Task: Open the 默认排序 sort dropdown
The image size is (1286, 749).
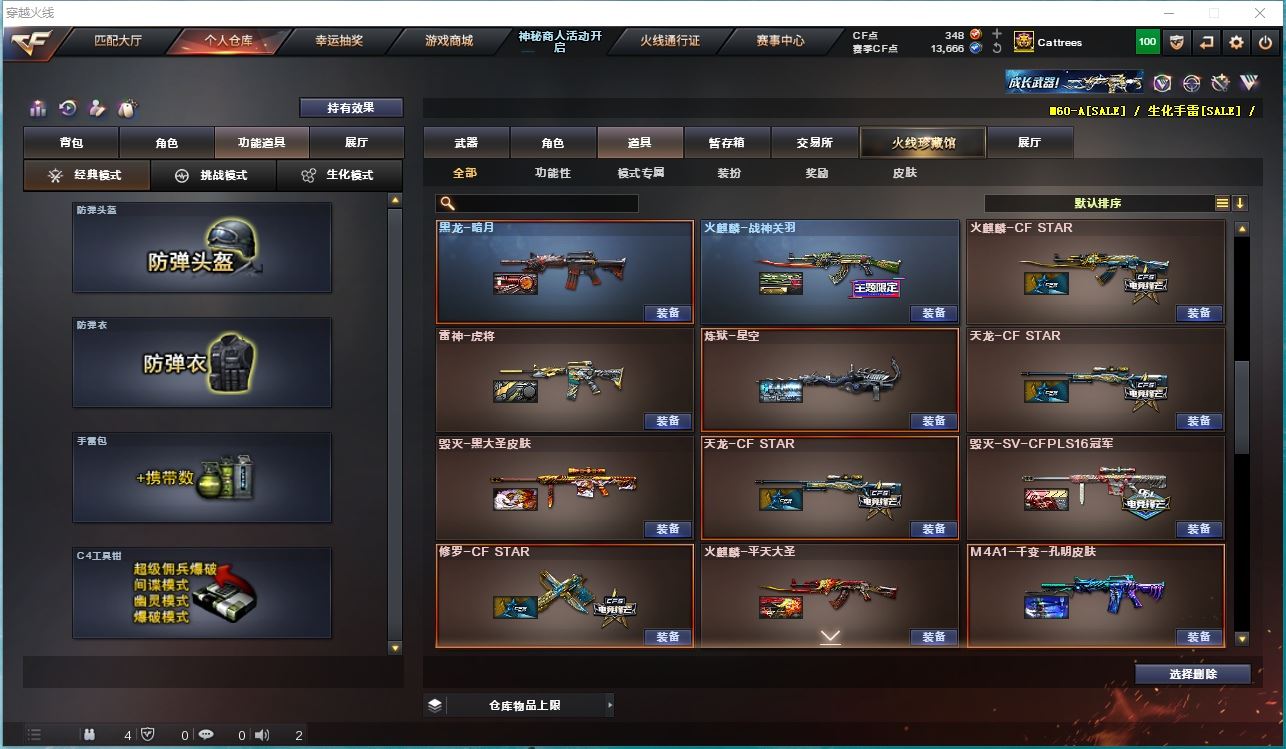Action: 1098,203
